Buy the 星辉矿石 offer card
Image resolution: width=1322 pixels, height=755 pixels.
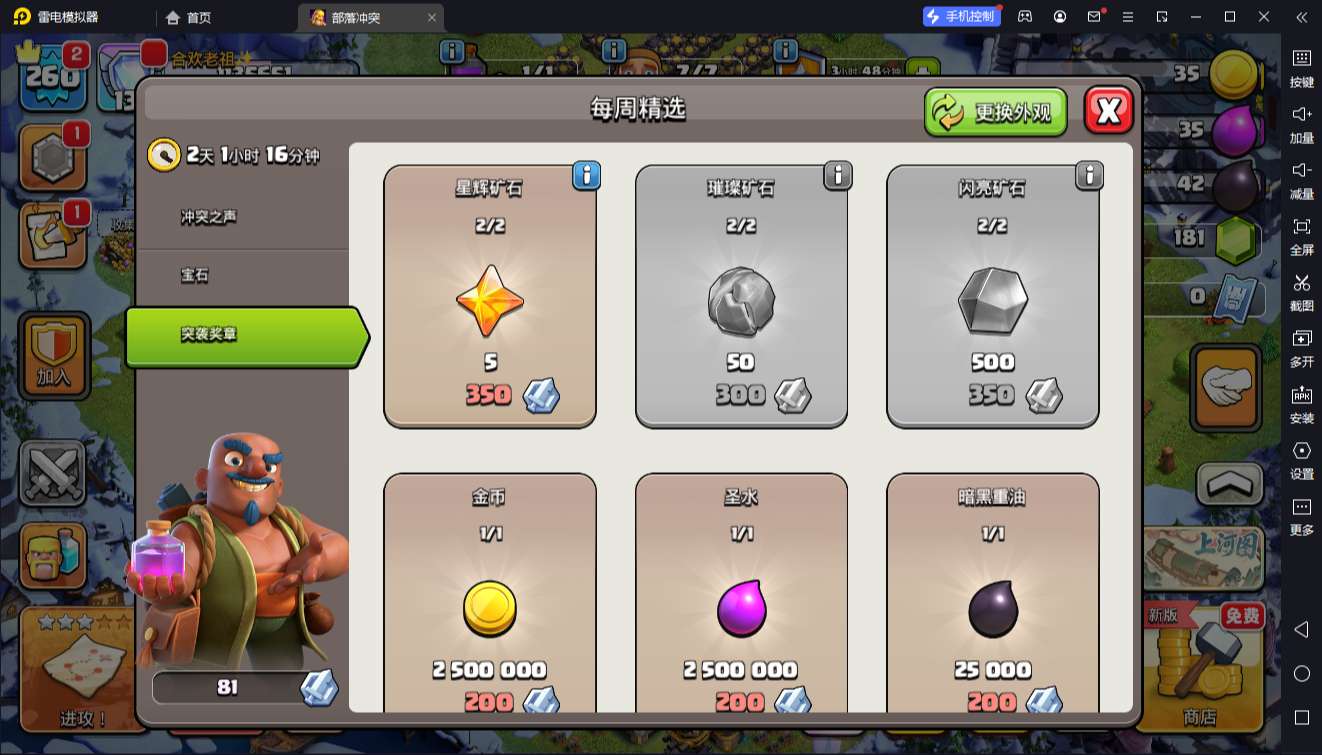(490, 296)
